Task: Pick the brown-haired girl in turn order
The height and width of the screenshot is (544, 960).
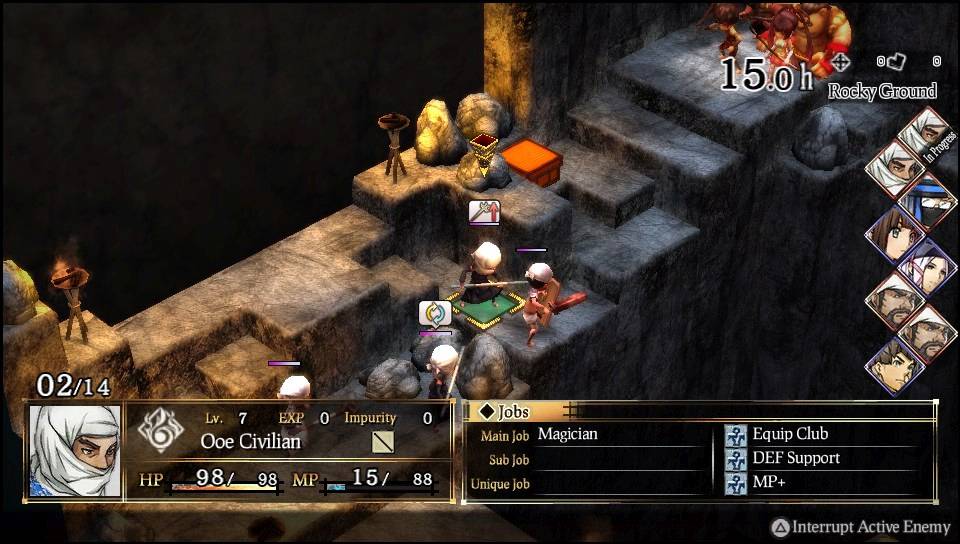Action: (890, 233)
